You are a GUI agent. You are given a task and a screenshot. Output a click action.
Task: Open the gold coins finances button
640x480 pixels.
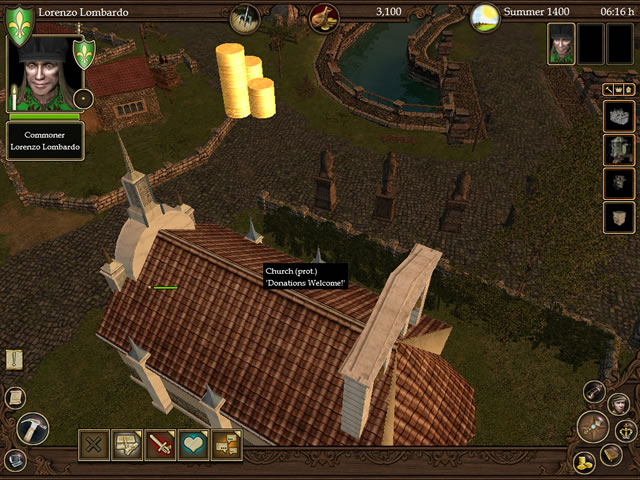pyautogui.click(x=584, y=462)
